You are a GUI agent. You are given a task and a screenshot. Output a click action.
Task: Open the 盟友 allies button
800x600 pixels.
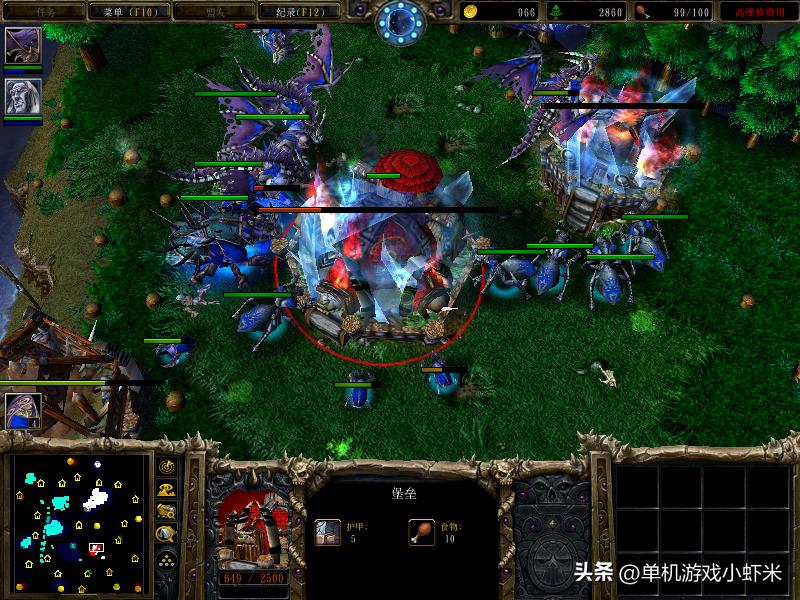click(x=209, y=12)
